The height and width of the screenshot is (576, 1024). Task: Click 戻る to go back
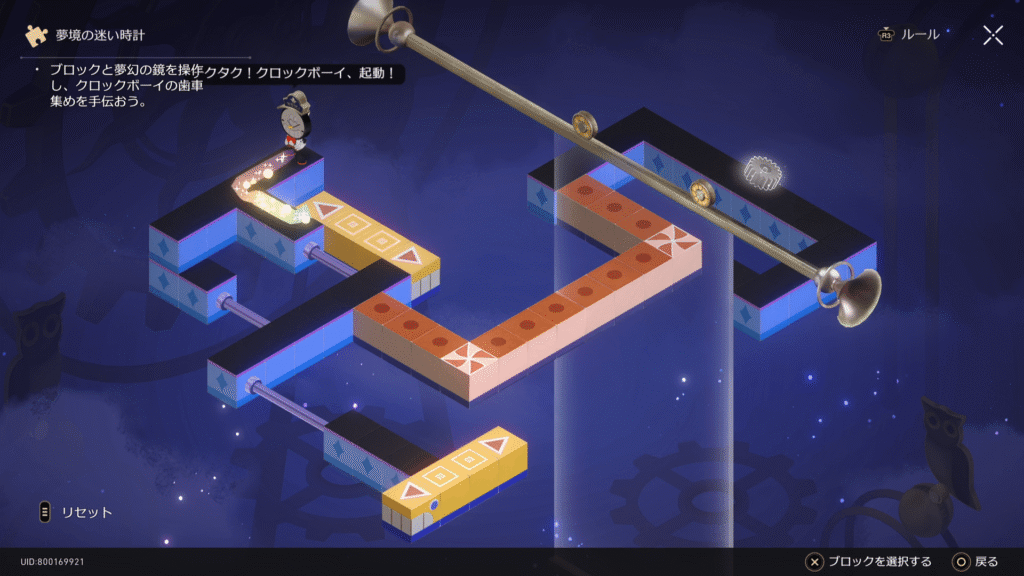[975, 561]
